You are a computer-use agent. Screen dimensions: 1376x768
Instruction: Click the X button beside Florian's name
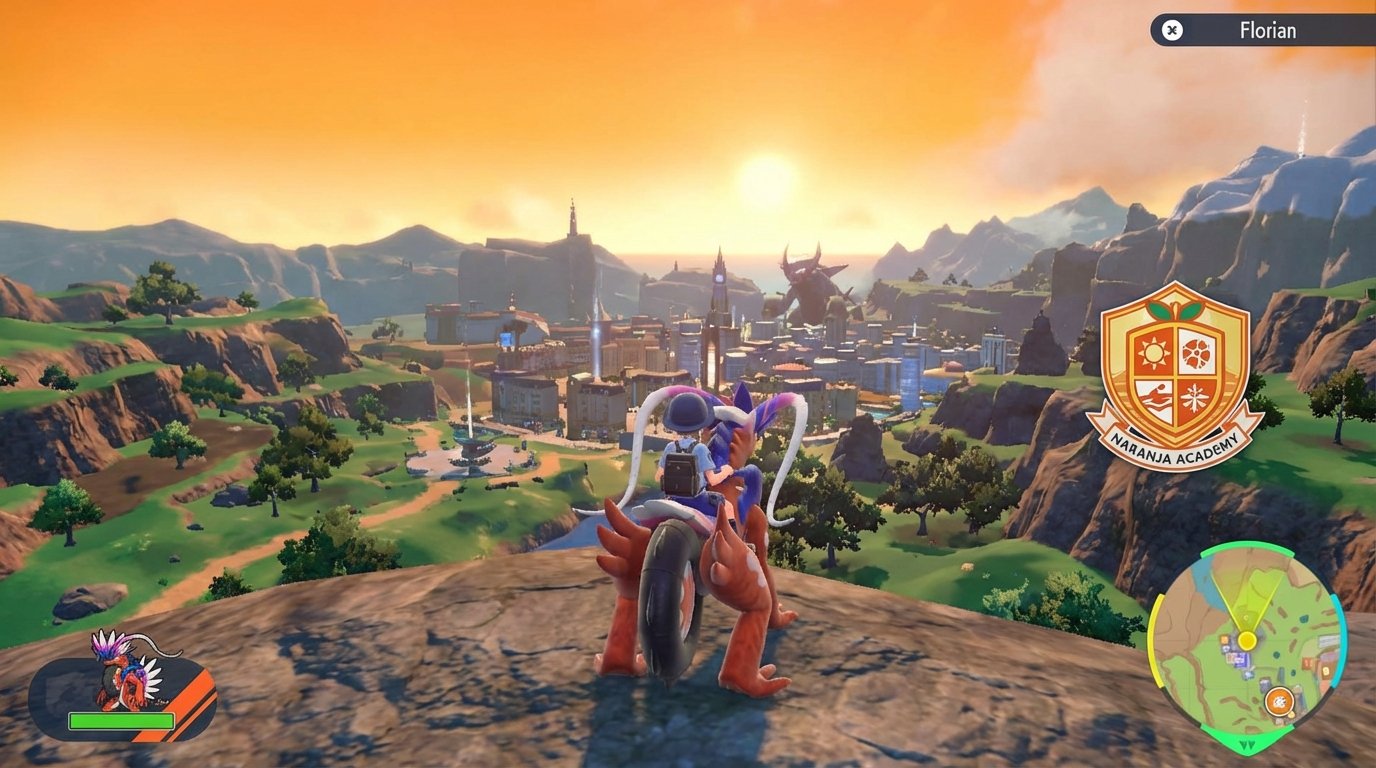click(x=1171, y=30)
